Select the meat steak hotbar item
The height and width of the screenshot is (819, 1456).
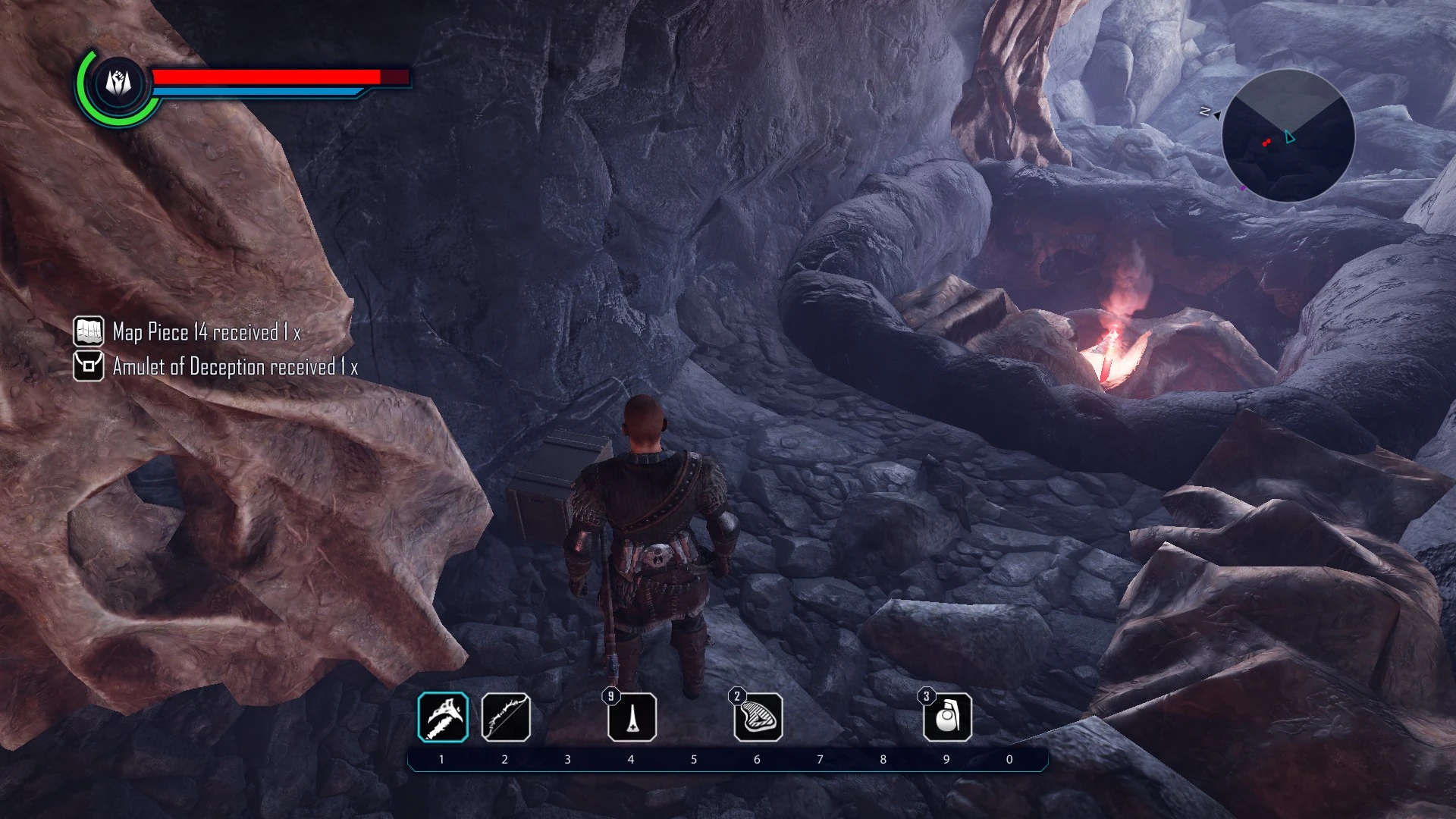click(x=758, y=717)
